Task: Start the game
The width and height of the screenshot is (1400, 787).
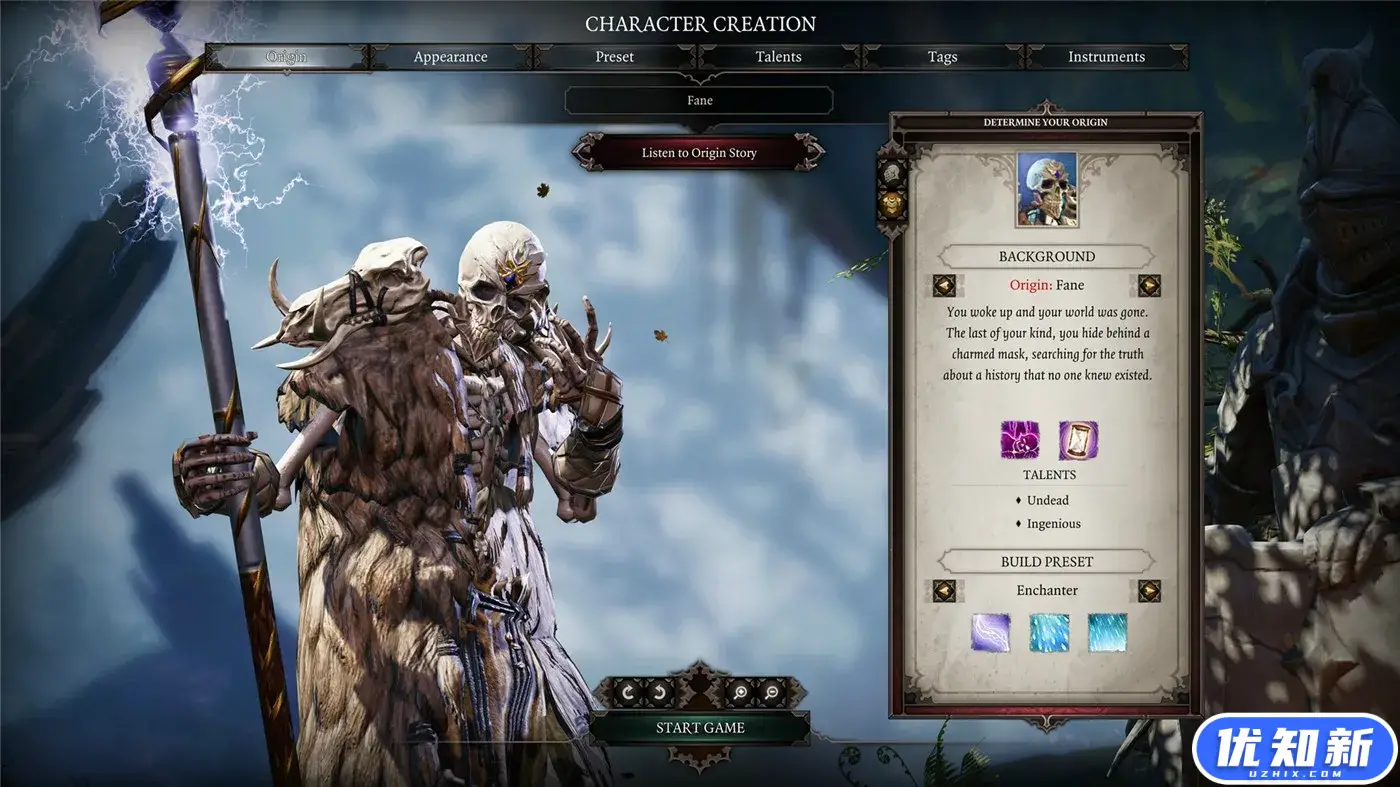Action: click(x=699, y=728)
